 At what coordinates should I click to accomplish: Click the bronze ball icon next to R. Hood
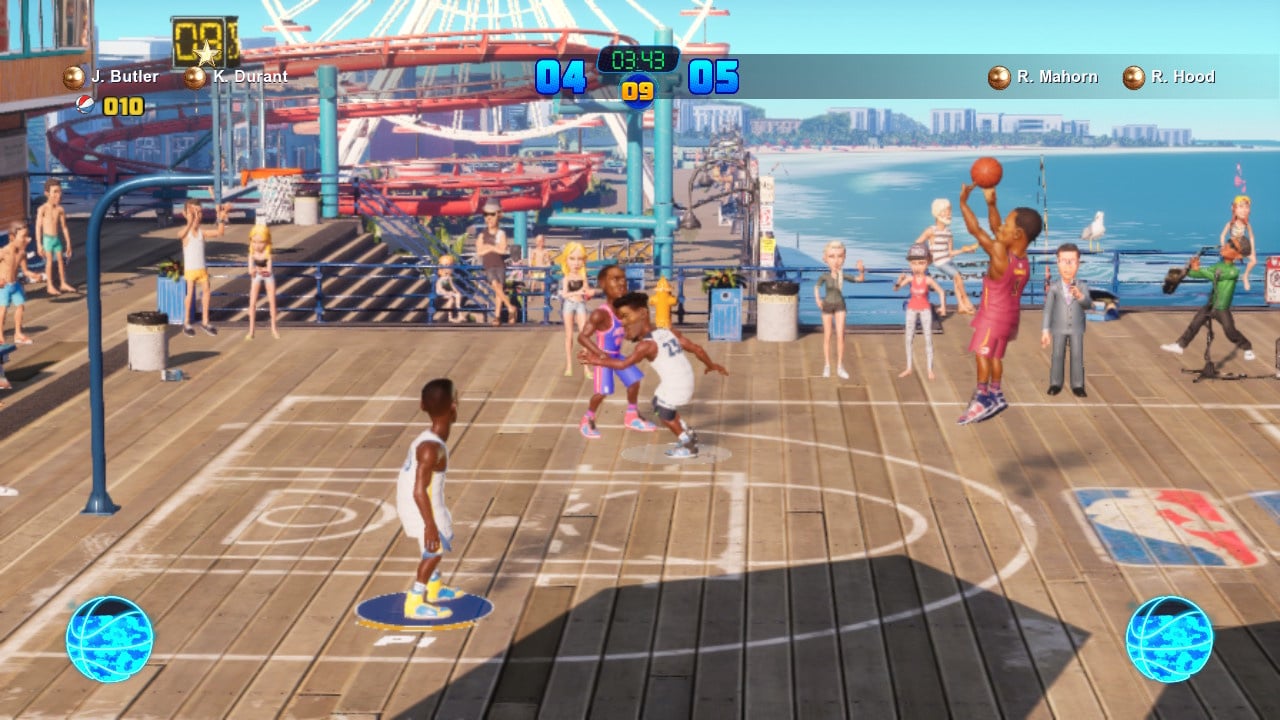(1132, 75)
